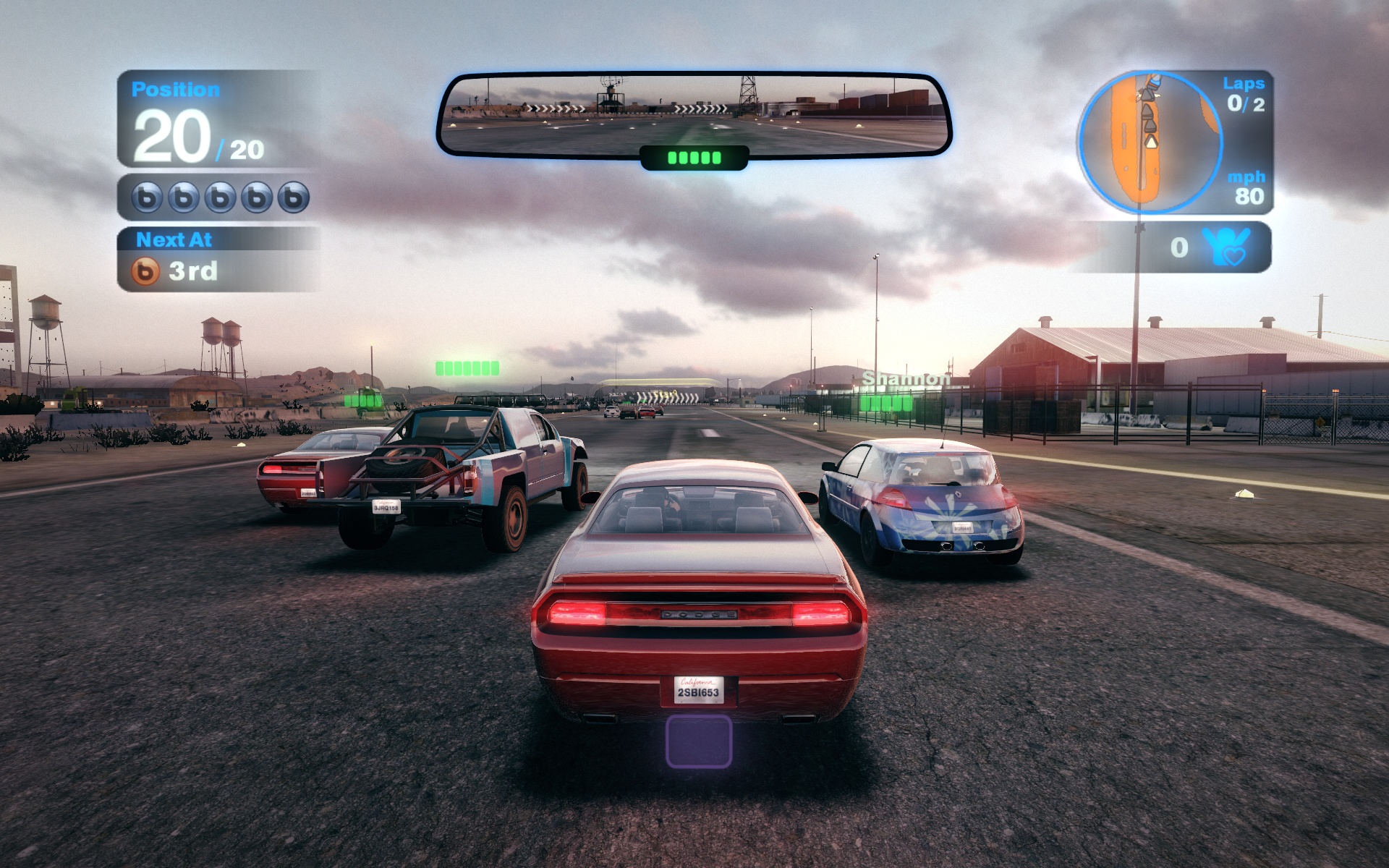Click the blue fans hands-and-heart icon
The width and height of the screenshot is (1389, 868).
(1226, 247)
